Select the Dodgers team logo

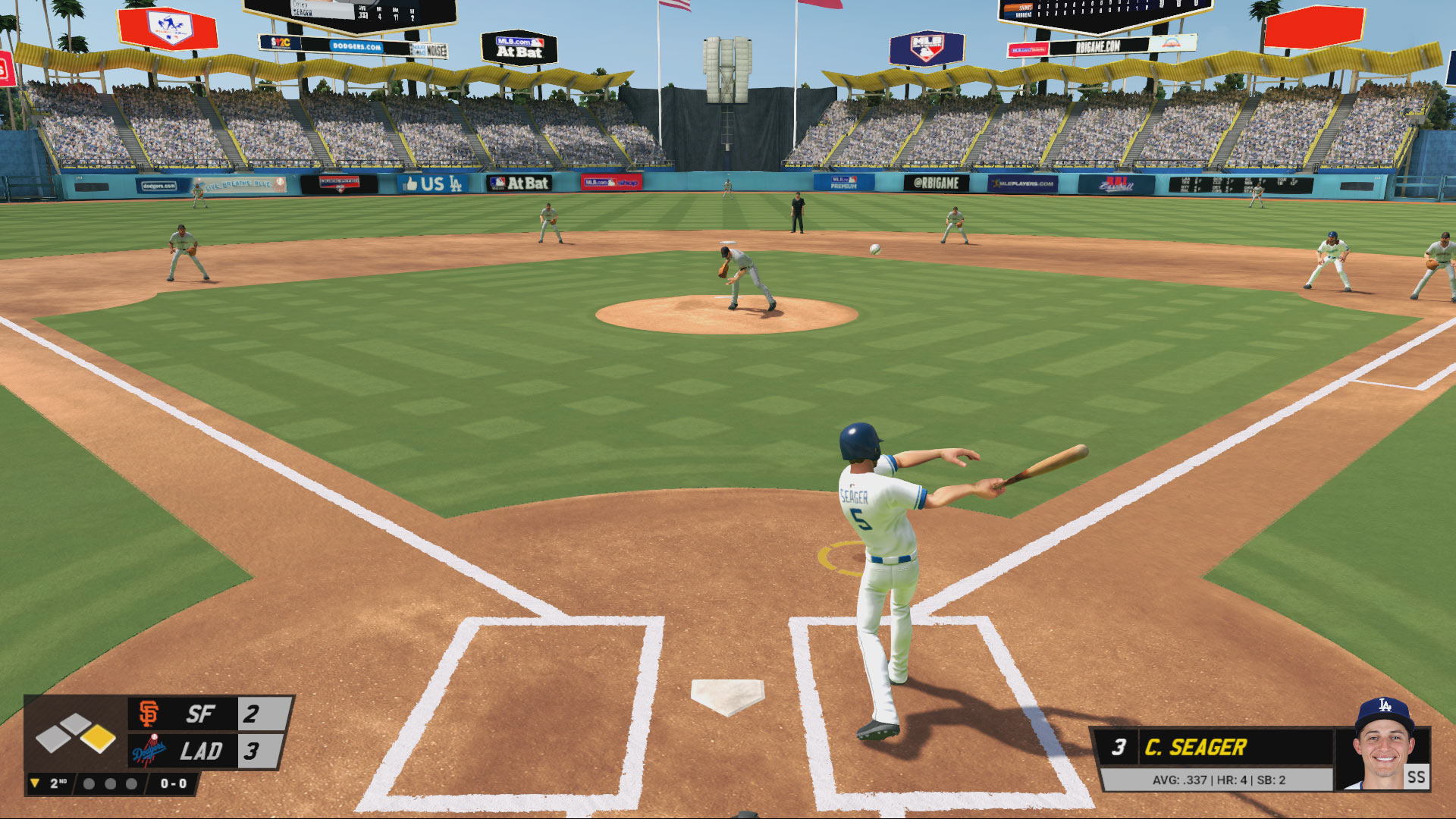pyautogui.click(x=149, y=751)
